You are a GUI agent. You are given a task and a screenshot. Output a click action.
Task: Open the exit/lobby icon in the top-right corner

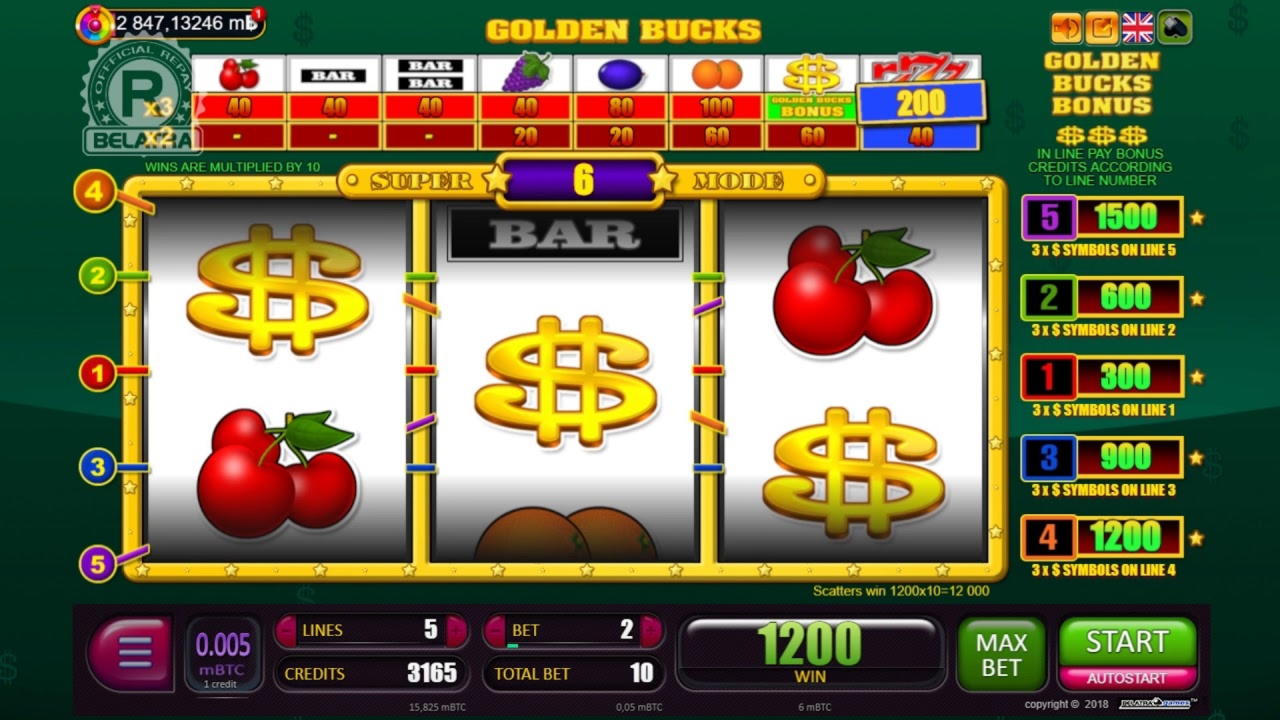tap(1101, 27)
